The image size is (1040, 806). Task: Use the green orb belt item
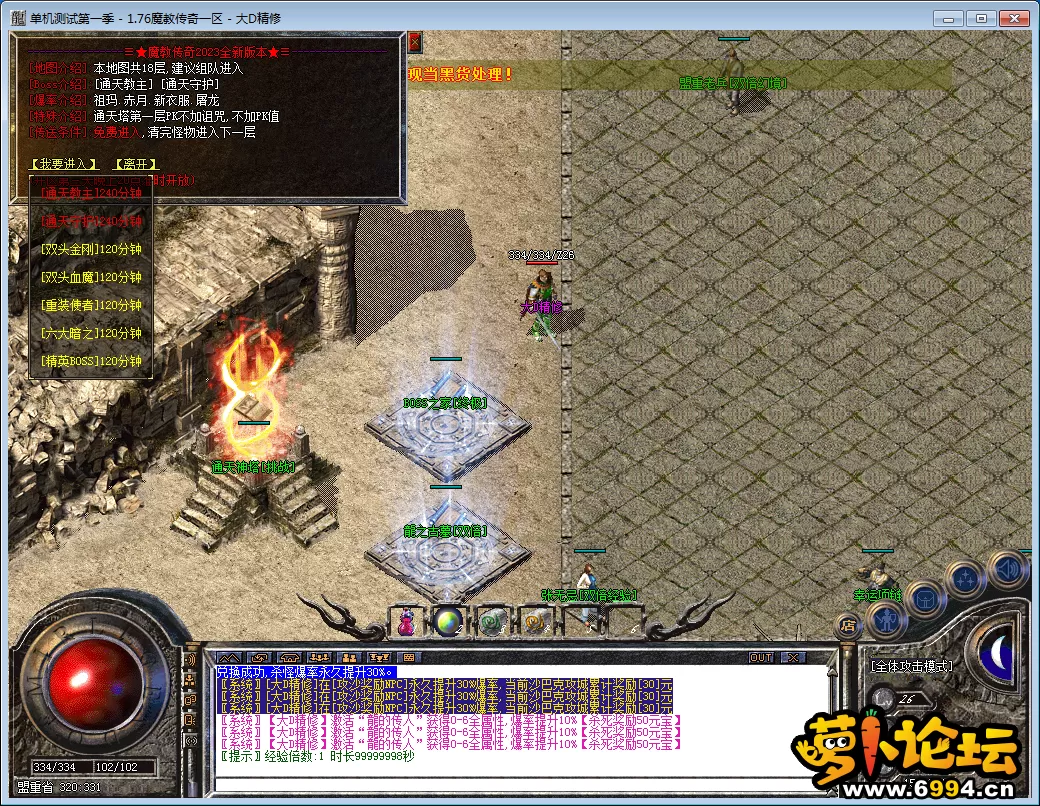point(447,621)
